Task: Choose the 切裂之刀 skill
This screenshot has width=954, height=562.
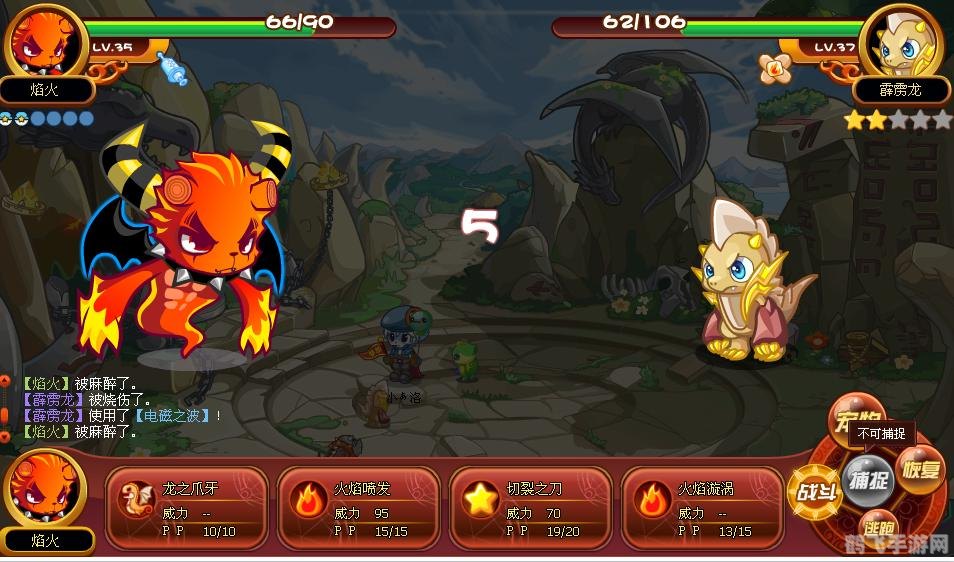Action: click(531, 509)
